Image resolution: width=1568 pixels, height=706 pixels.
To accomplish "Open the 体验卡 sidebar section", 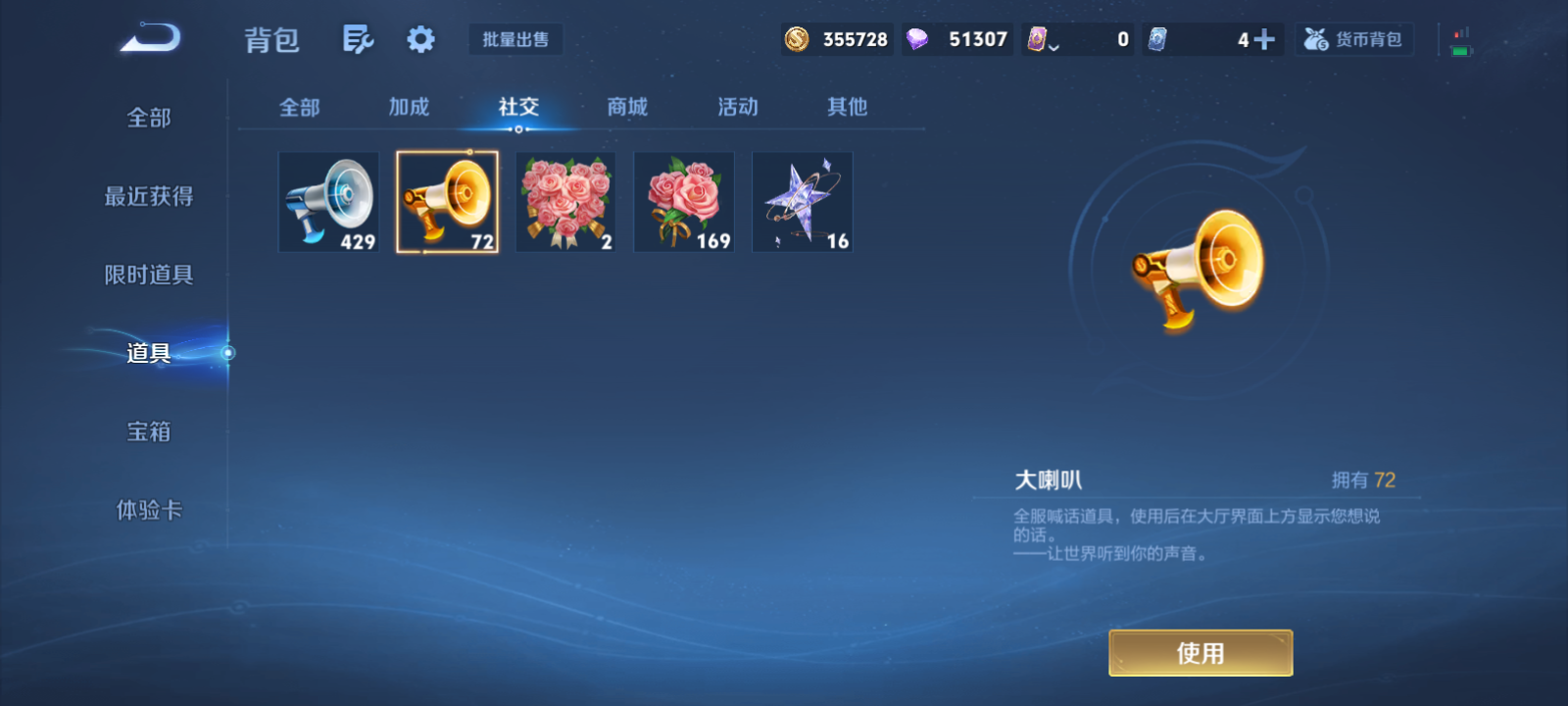I will (149, 510).
